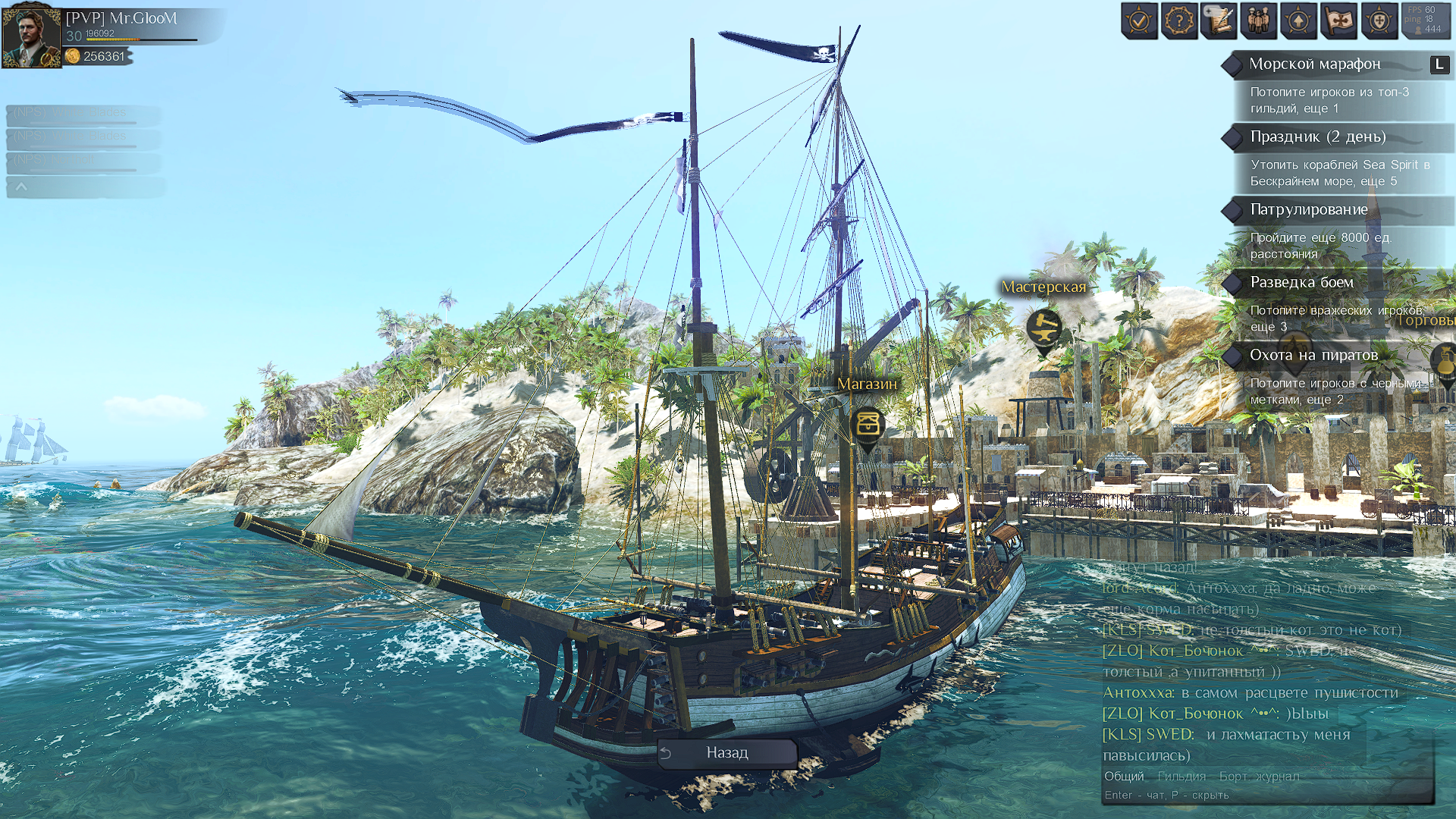Open the crew members icon

(x=1259, y=21)
